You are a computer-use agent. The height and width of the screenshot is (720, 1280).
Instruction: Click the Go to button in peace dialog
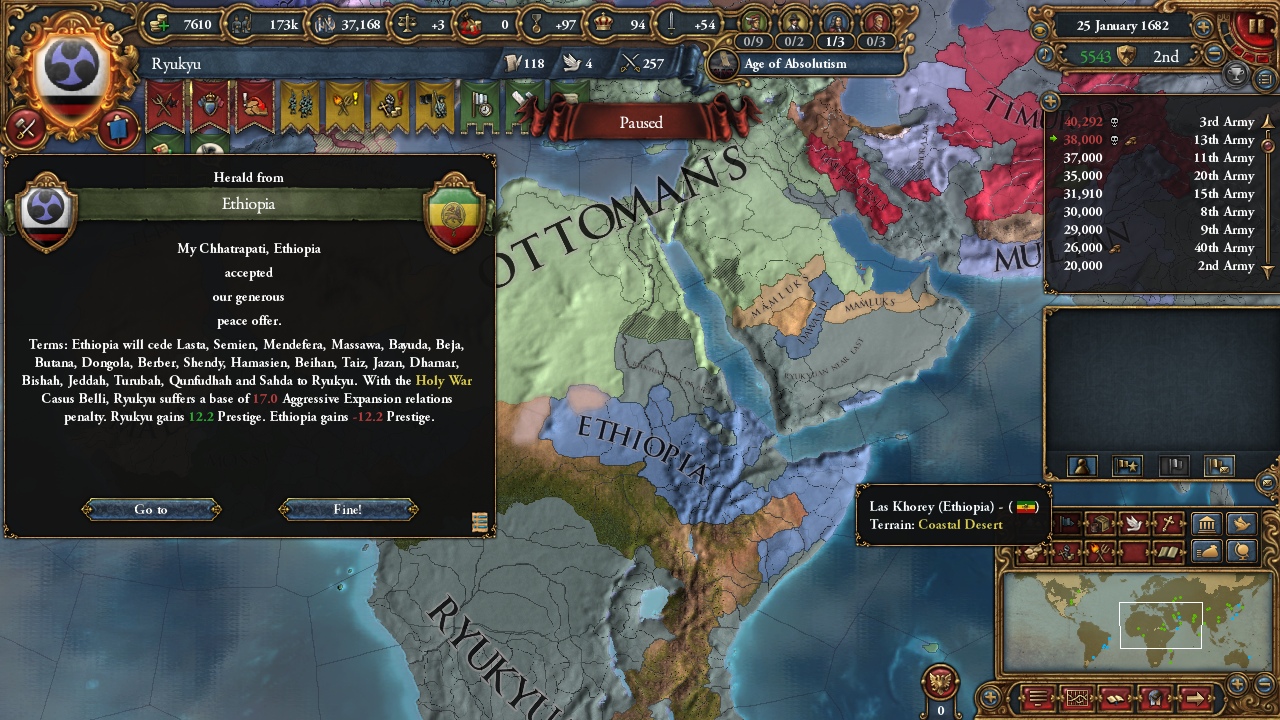coord(151,509)
